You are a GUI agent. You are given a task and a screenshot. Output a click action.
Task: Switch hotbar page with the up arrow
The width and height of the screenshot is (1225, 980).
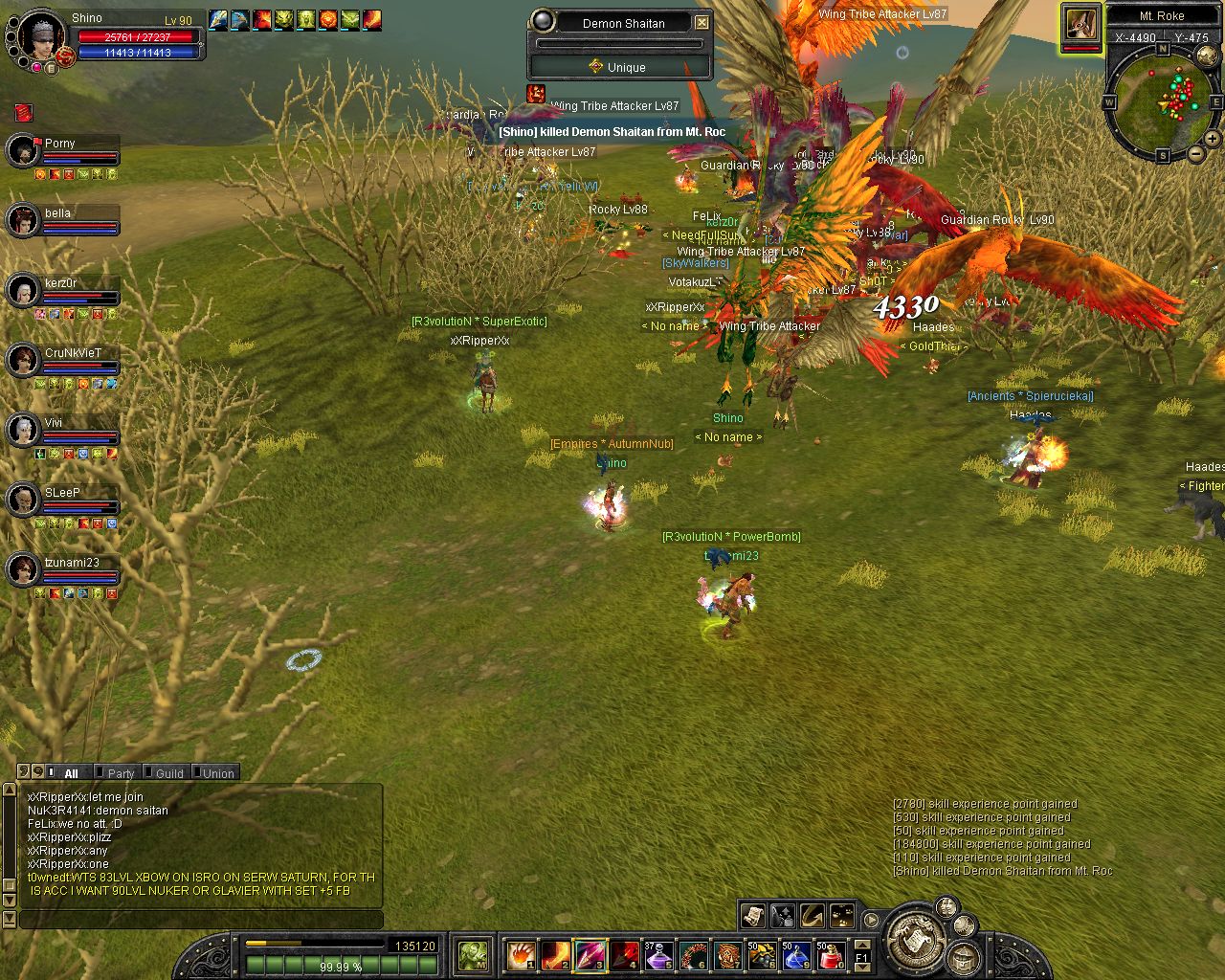coord(862,945)
